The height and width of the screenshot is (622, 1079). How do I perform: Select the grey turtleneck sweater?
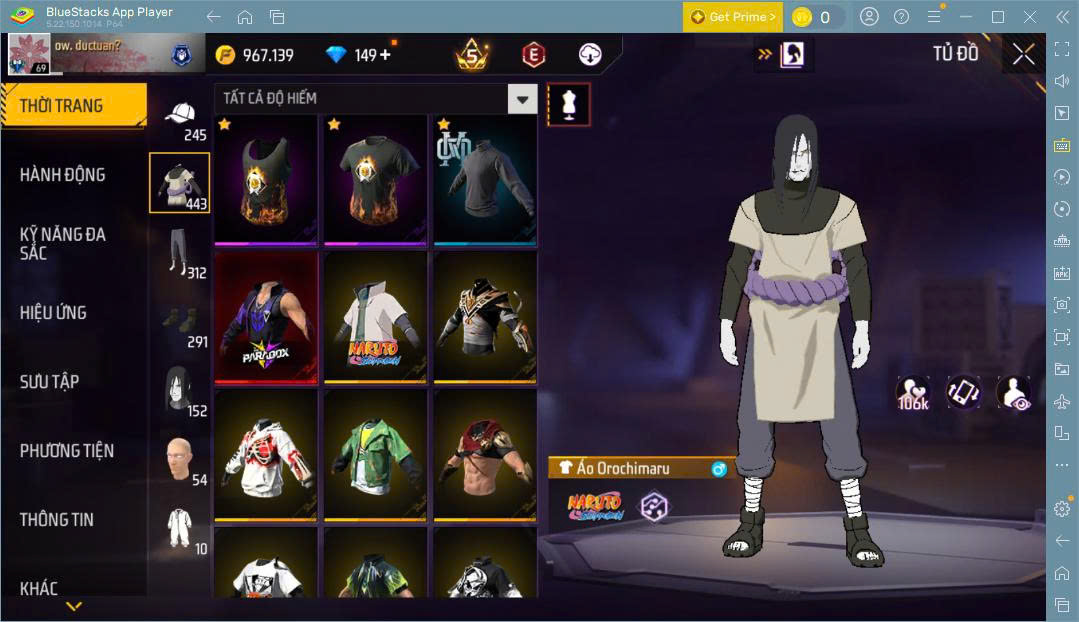point(484,180)
